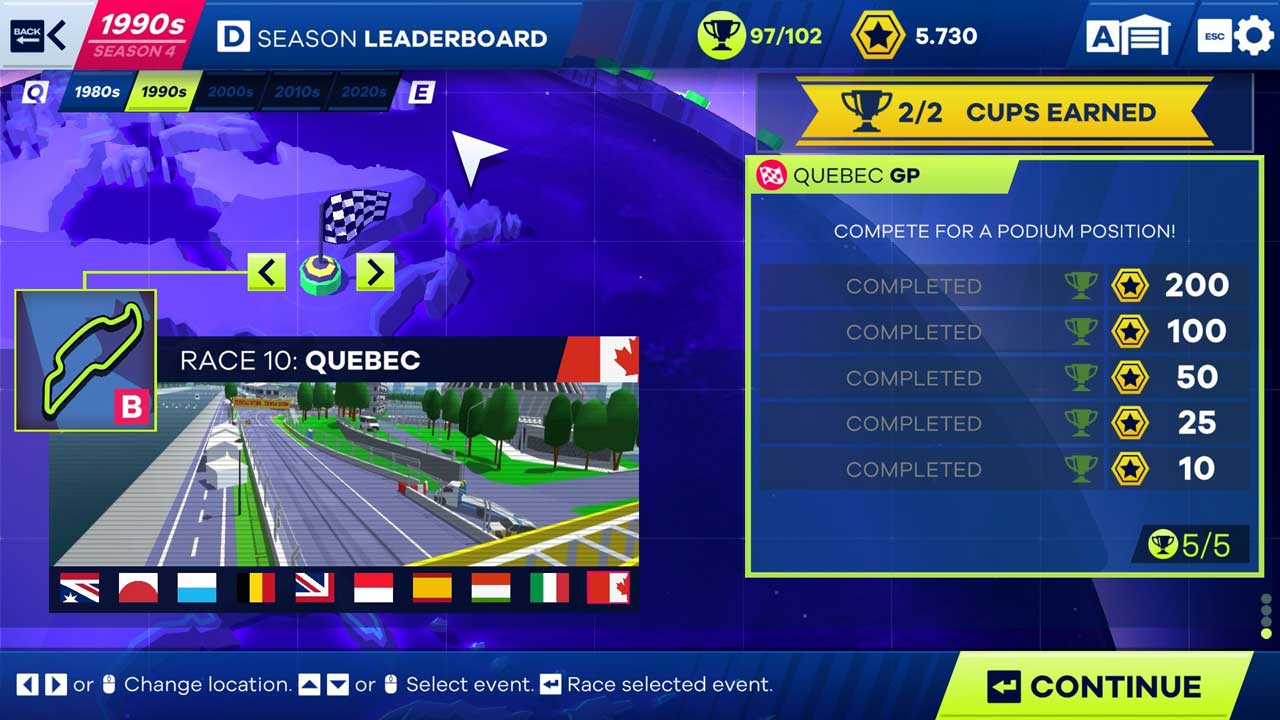The image size is (1280, 720).
Task: Pick the Italy flag race
Action: coord(549,588)
